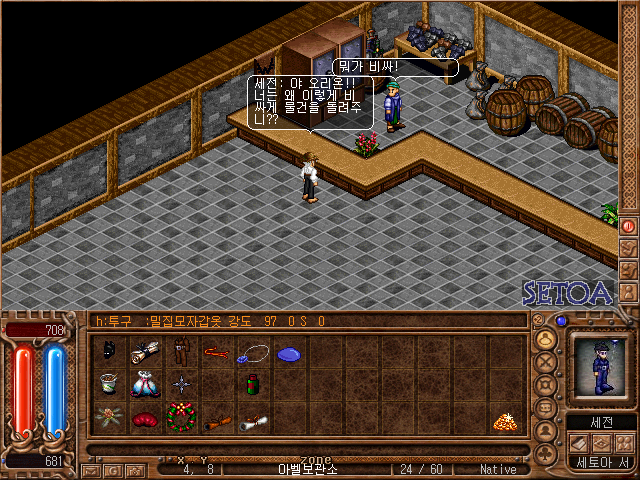
Task: Choose the green canister item
Action: pos(253,385)
